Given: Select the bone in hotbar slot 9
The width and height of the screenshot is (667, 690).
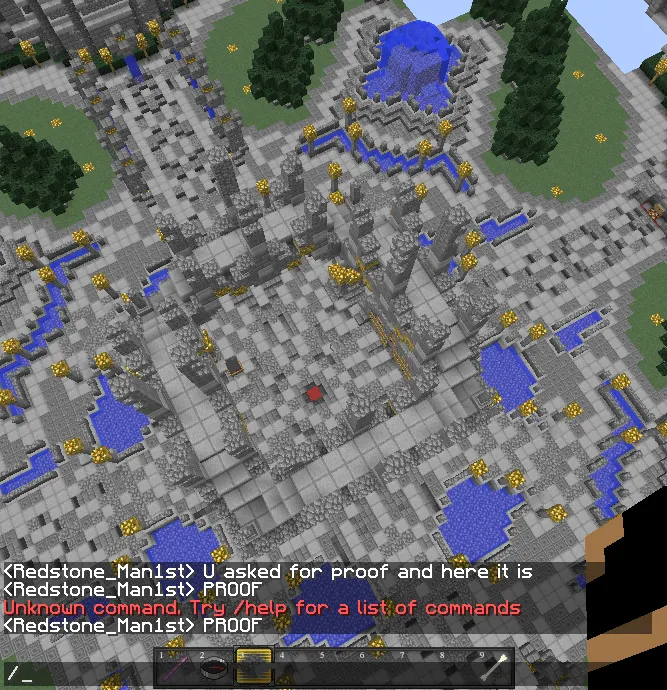Looking at the screenshot, I should [x=496, y=669].
